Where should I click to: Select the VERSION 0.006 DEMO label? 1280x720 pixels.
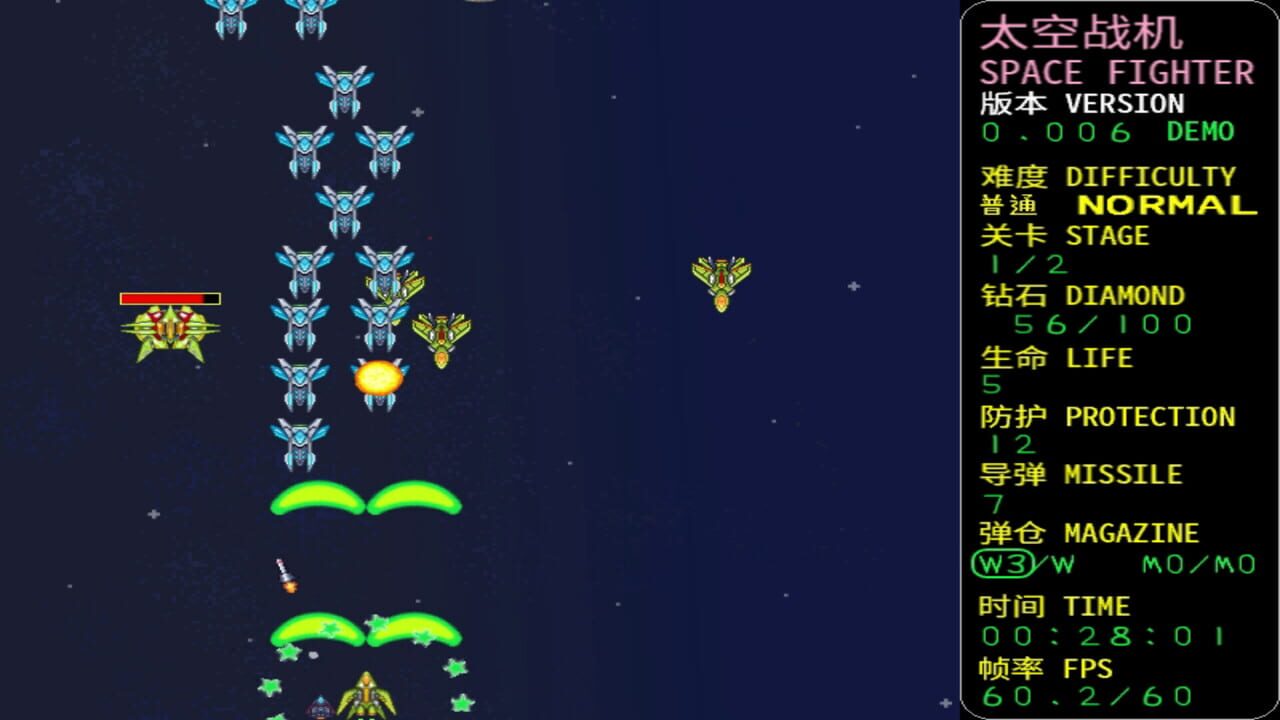(x=1100, y=132)
